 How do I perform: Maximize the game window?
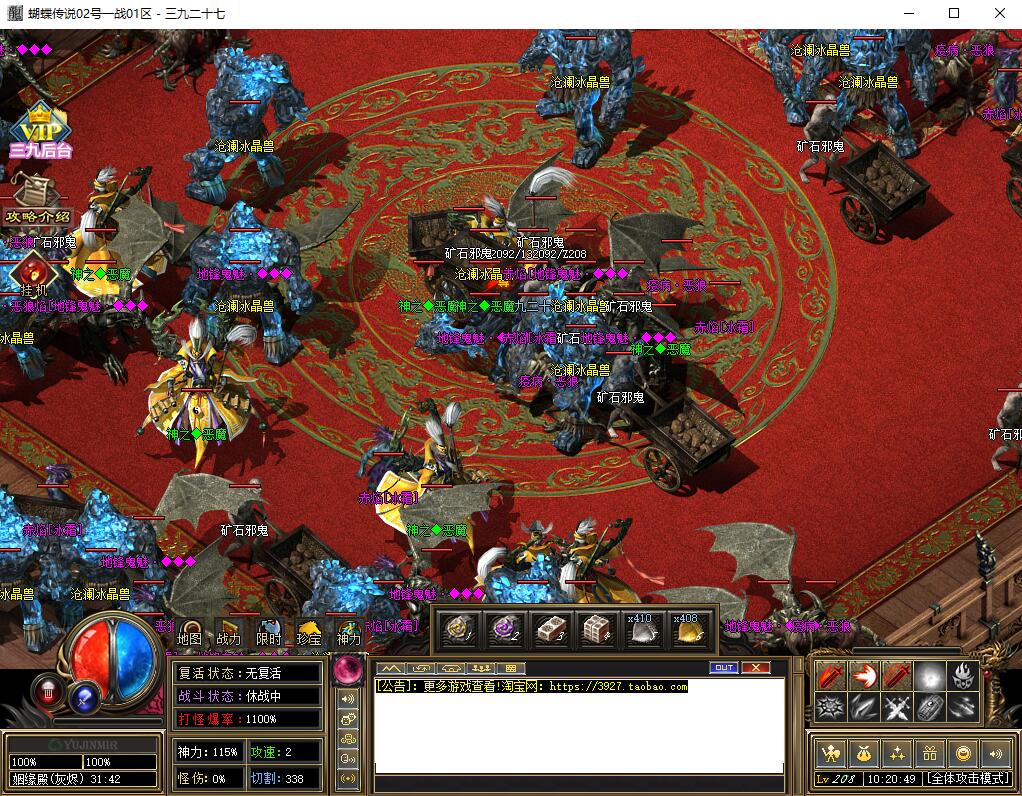(x=954, y=13)
